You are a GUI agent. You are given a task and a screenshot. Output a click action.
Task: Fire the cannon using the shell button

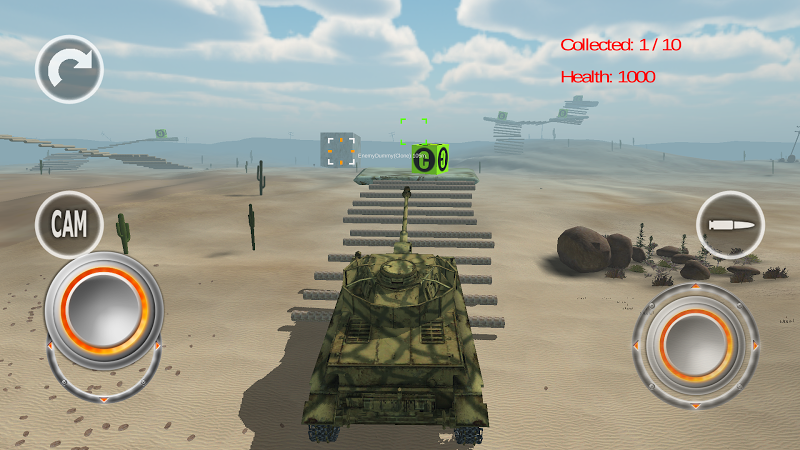pos(730,225)
